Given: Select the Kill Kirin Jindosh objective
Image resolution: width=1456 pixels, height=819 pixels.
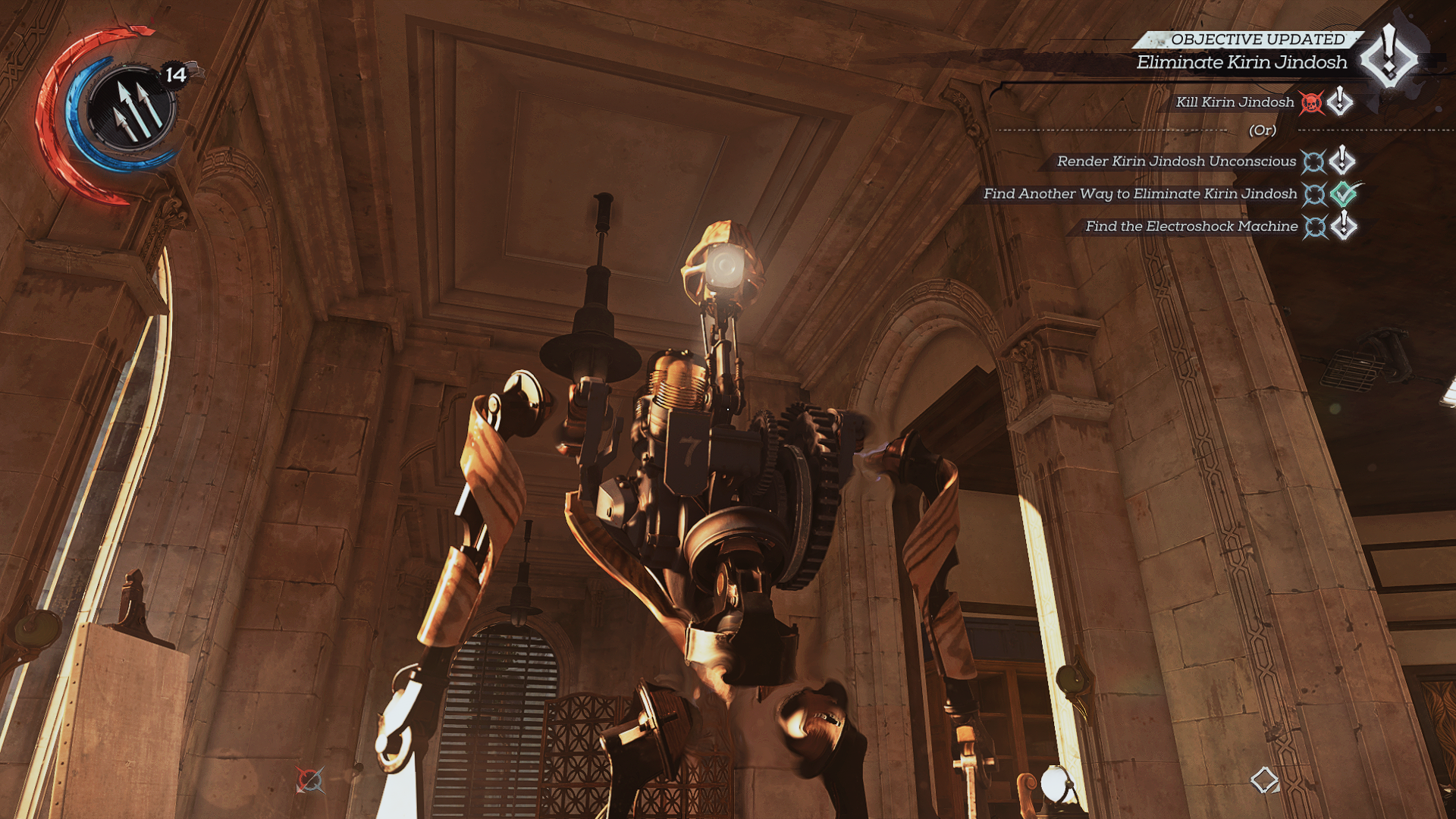Looking at the screenshot, I should pyautogui.click(x=1235, y=102).
